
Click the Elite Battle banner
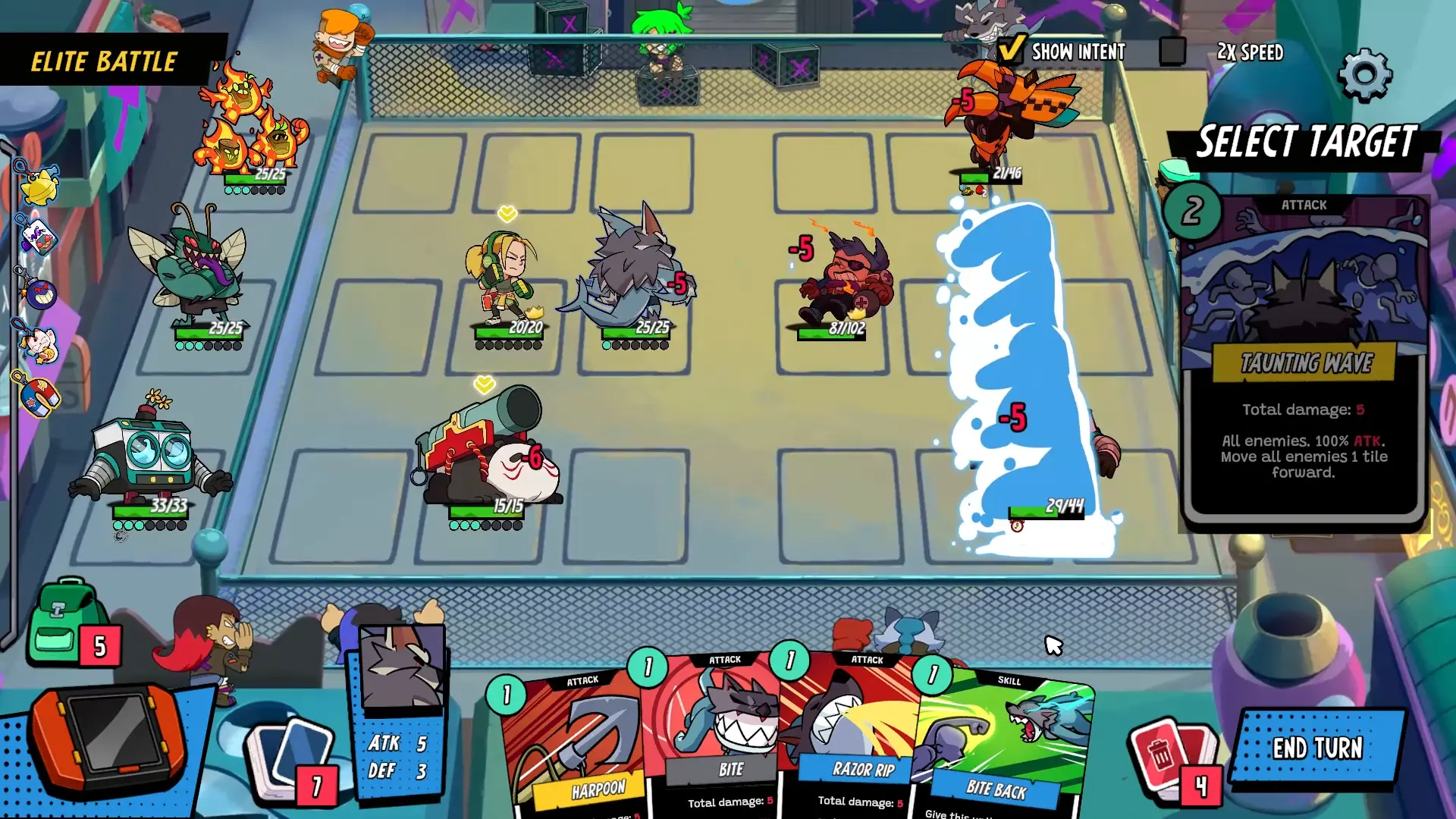click(102, 61)
